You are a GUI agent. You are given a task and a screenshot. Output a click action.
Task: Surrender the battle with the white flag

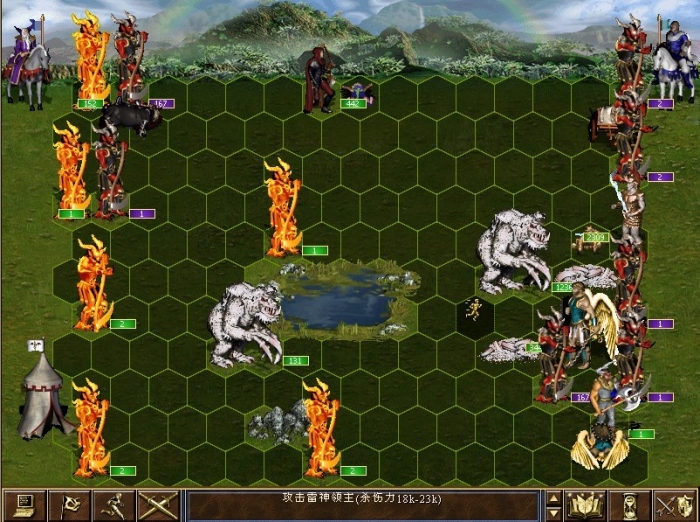(x=68, y=505)
